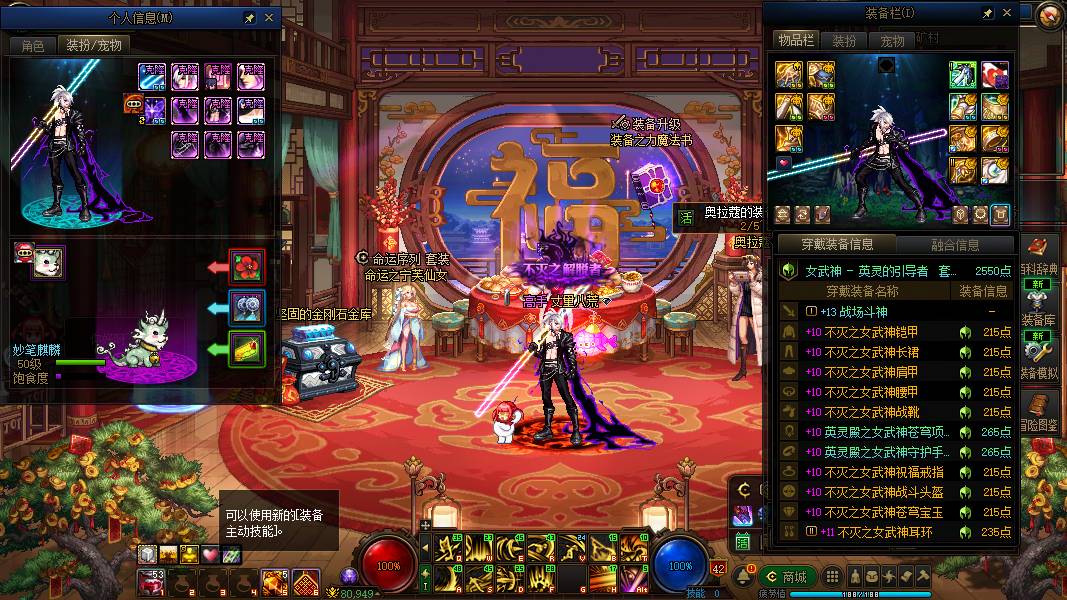Pin the 装备栏 equipment window
1067x600 pixels.
[x=988, y=13]
